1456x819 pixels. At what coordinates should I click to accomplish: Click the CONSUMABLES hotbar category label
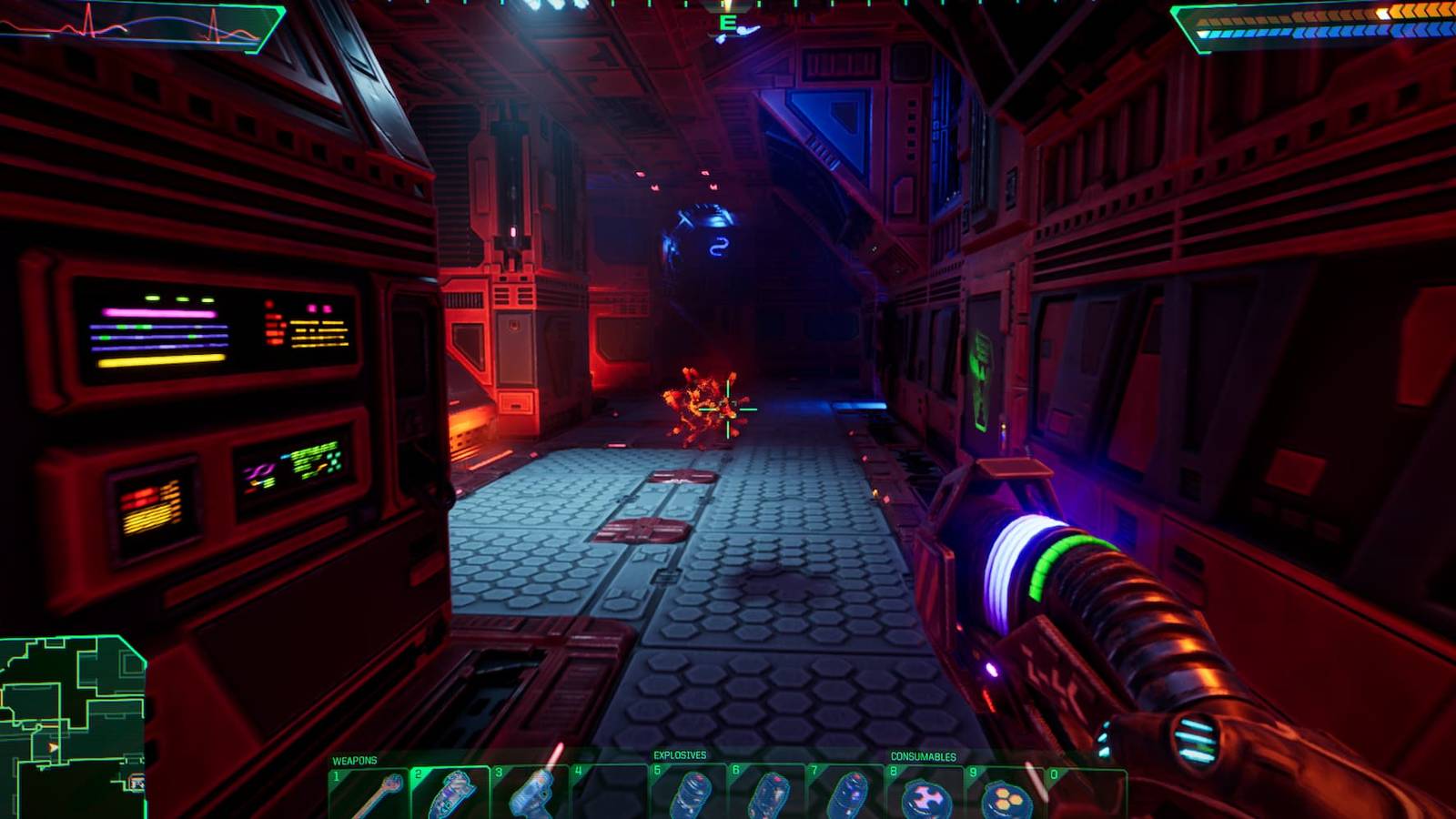pos(922,755)
